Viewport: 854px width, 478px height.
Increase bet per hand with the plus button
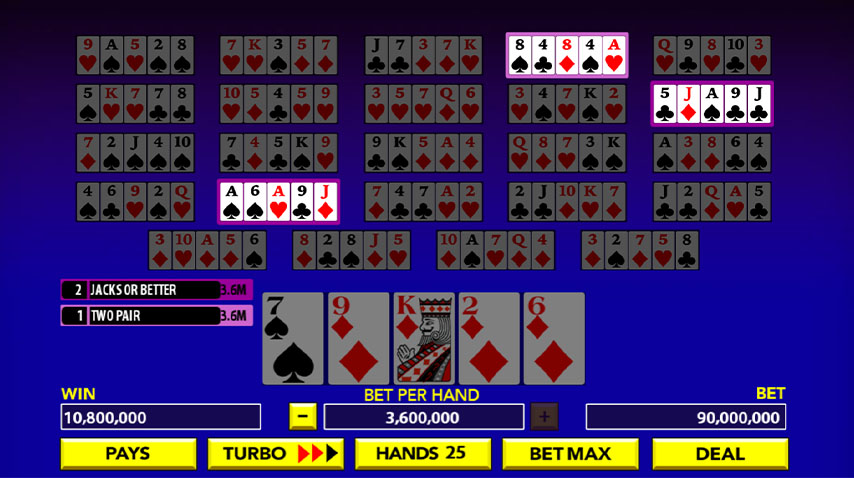(x=544, y=416)
